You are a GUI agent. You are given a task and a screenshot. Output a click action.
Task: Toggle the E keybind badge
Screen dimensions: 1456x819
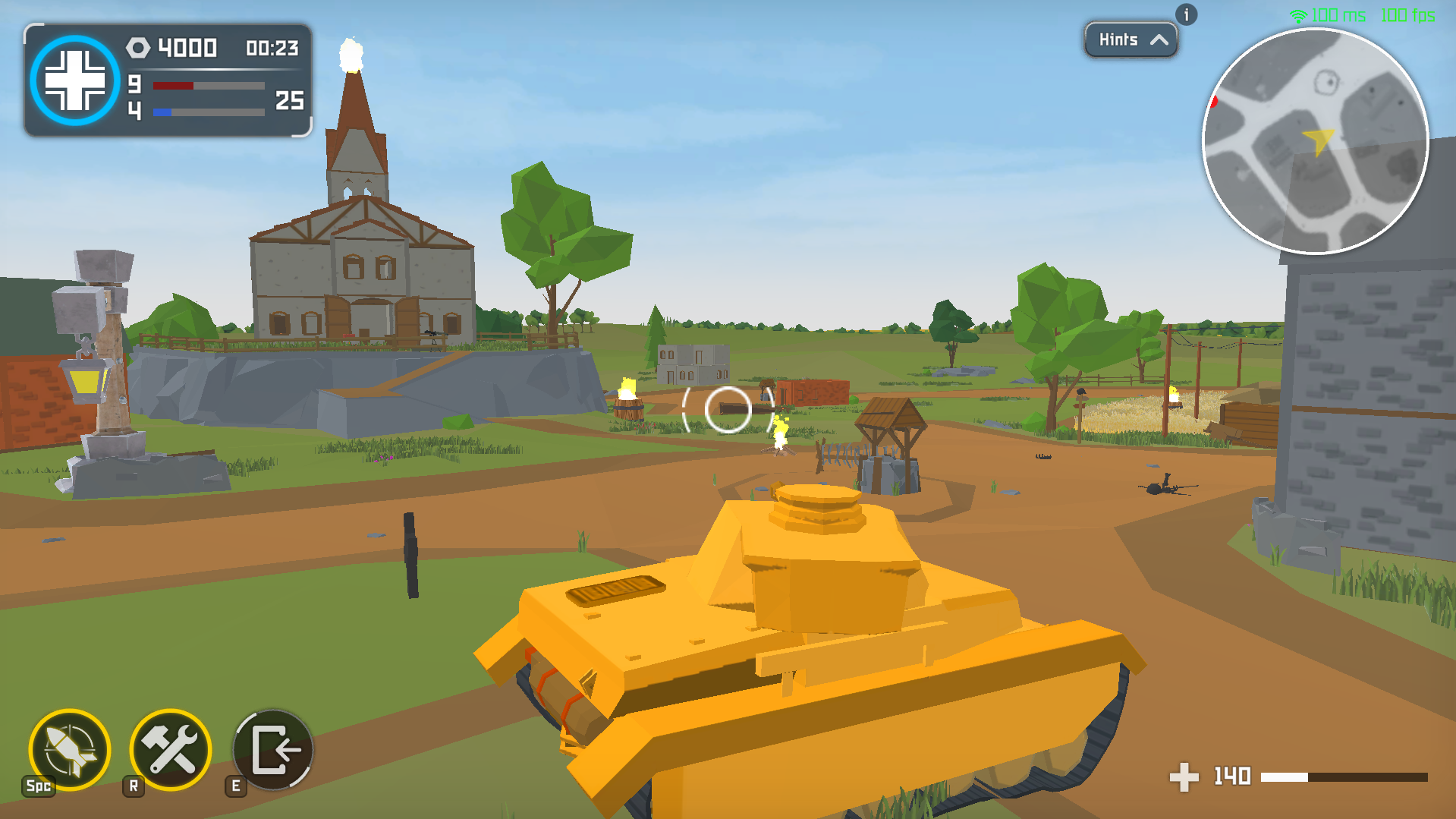point(235,786)
